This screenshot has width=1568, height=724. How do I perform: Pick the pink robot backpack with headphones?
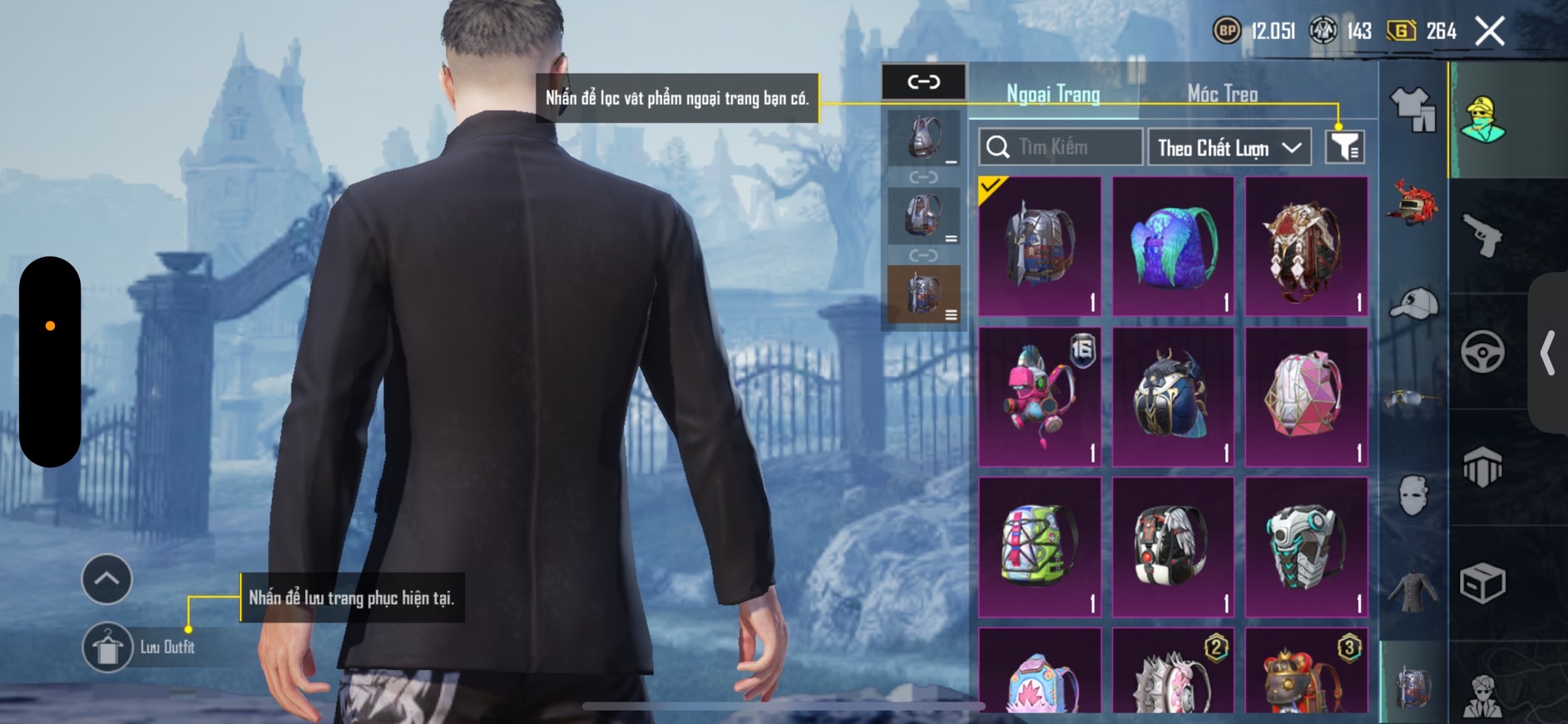click(x=1040, y=396)
